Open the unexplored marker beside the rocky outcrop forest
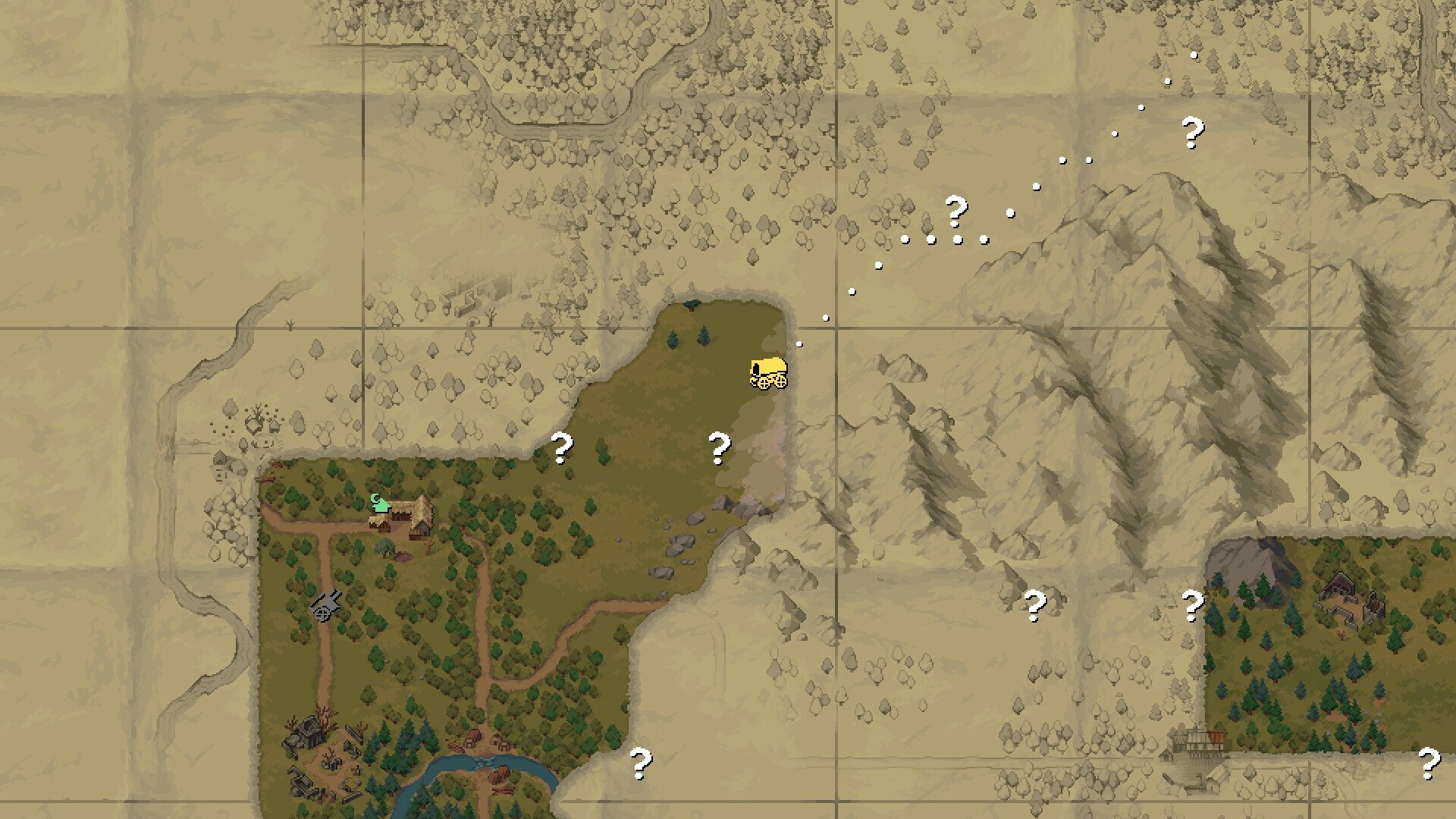Viewport: 1456px width, 819px height. coord(1037,605)
